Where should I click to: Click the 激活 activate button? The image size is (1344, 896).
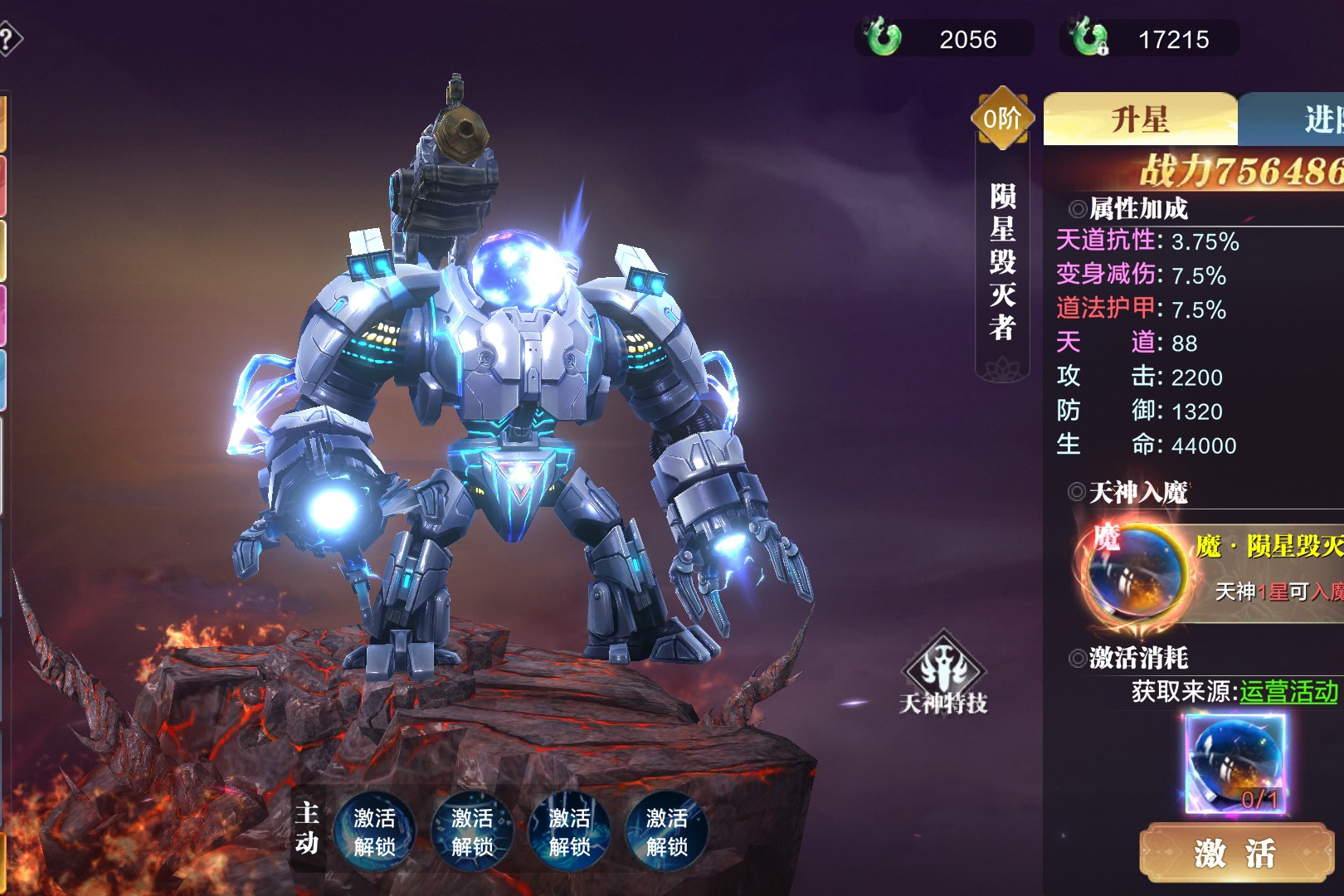coord(1235,853)
